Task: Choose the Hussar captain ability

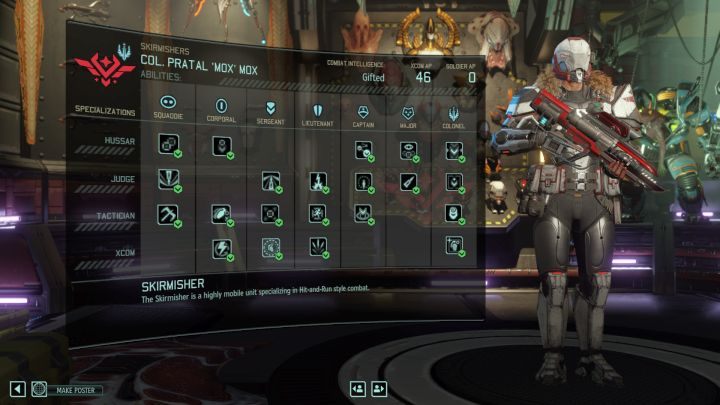Action: tap(364, 150)
